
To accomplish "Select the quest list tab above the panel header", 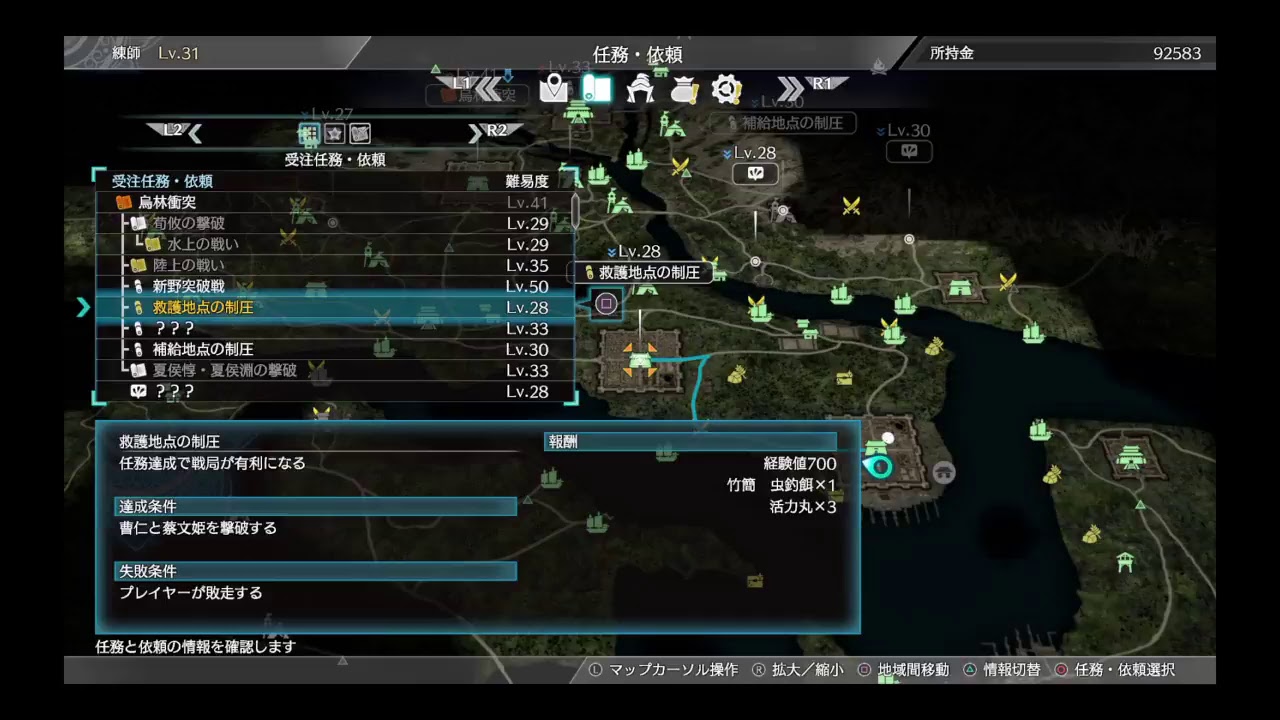I will click(309, 133).
